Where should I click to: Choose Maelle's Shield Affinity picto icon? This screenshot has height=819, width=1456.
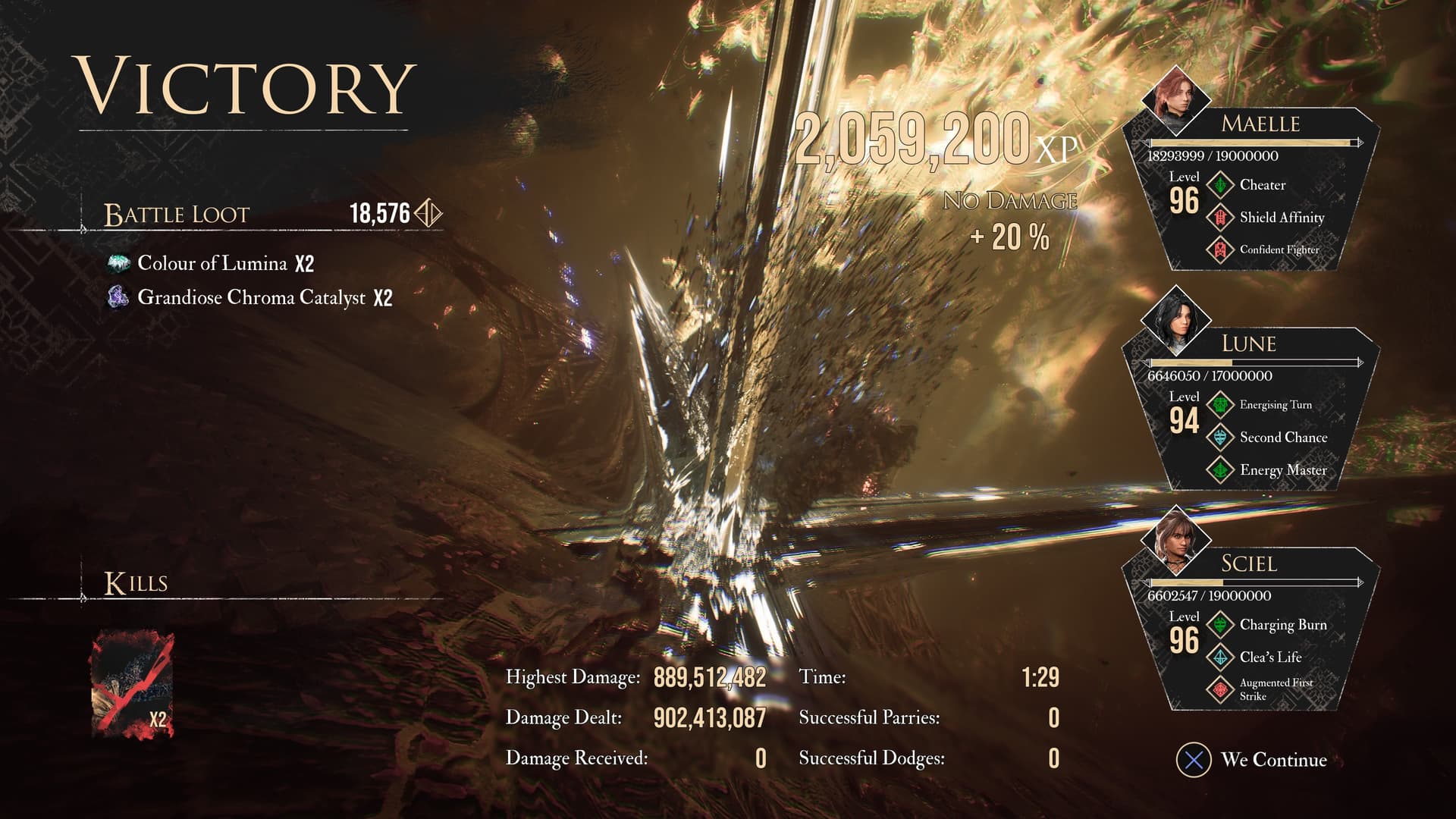(1220, 218)
